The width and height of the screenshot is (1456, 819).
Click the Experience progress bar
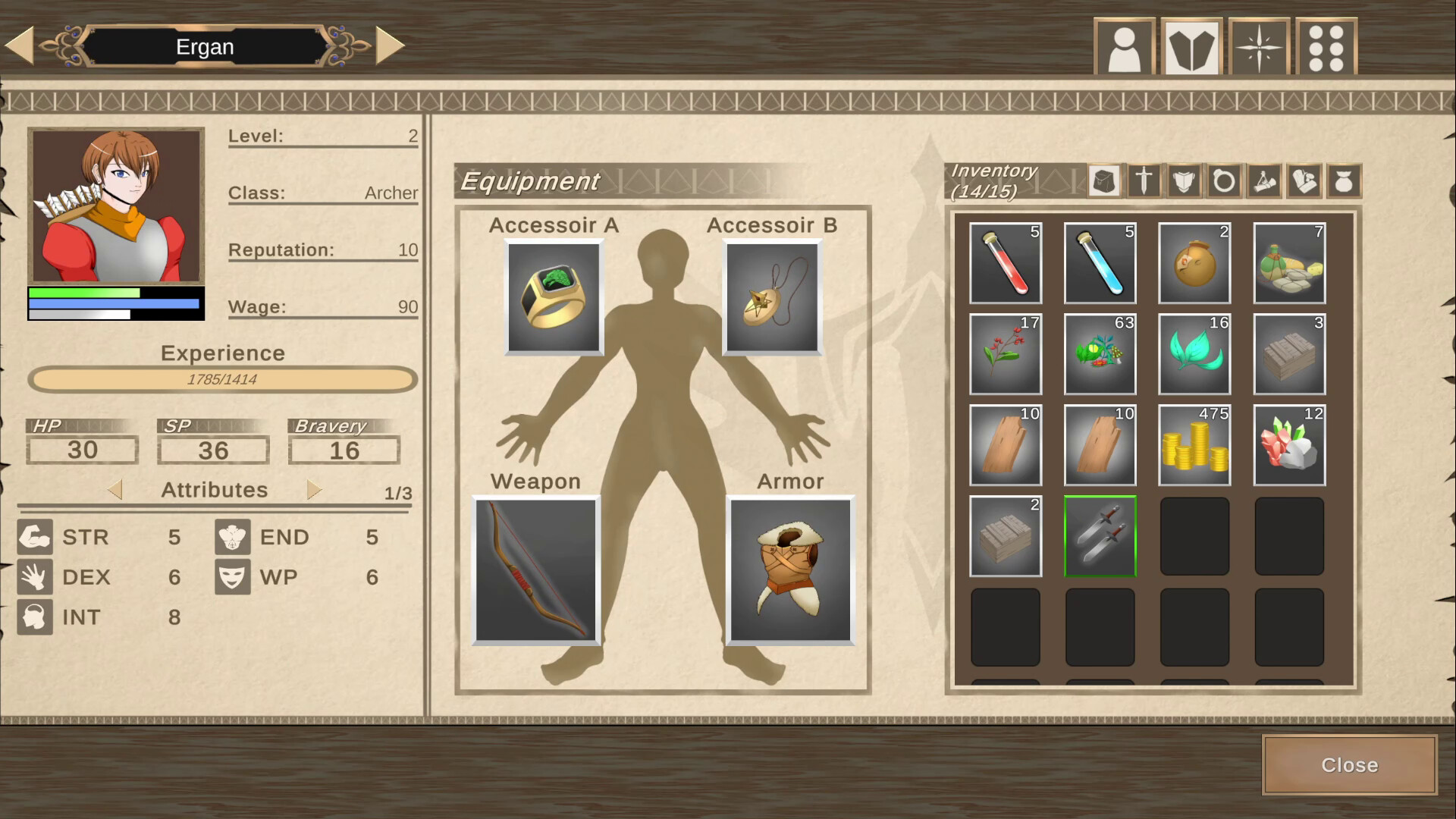click(221, 380)
